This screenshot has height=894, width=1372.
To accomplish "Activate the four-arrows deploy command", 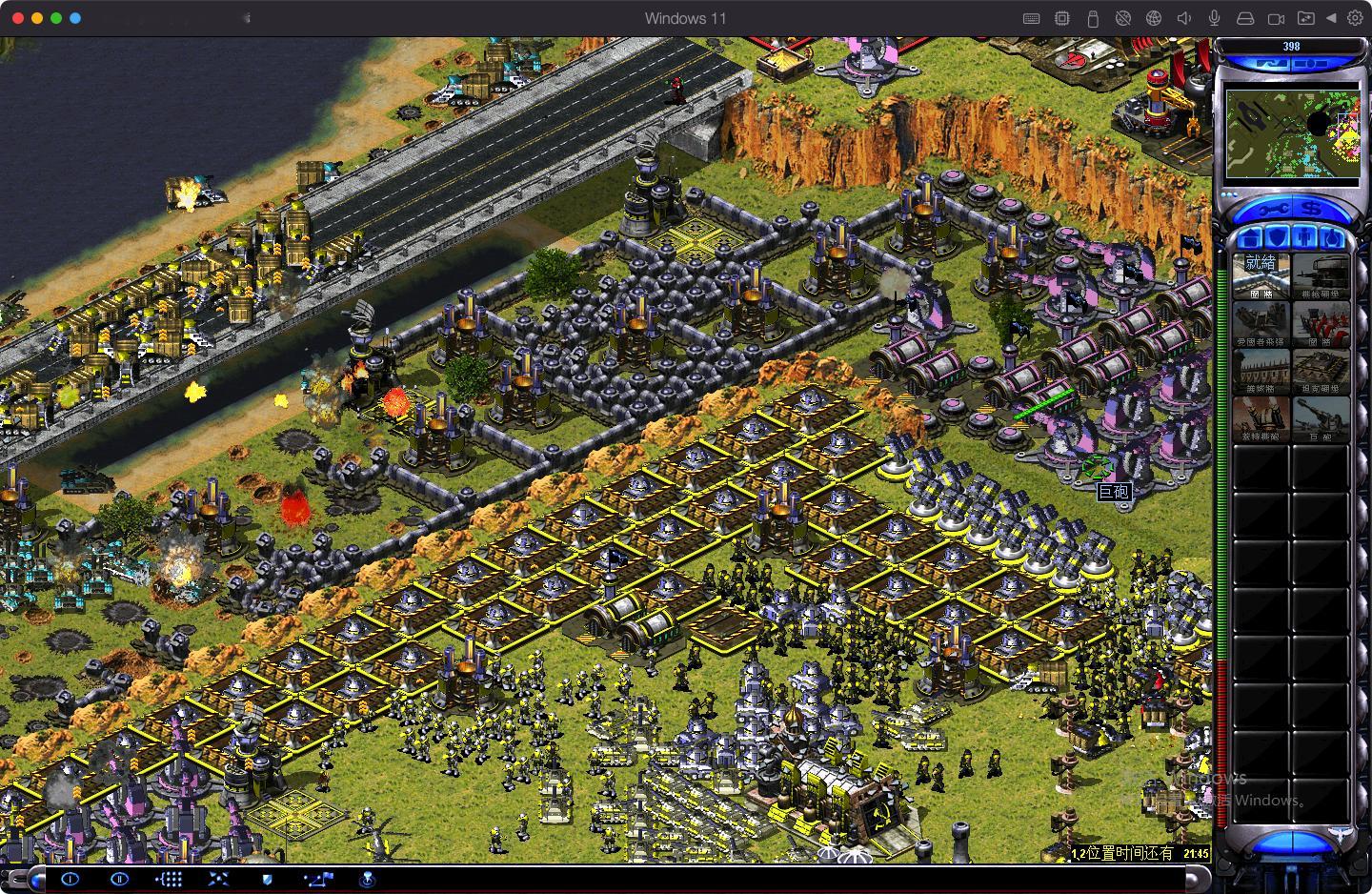I will [x=218, y=879].
